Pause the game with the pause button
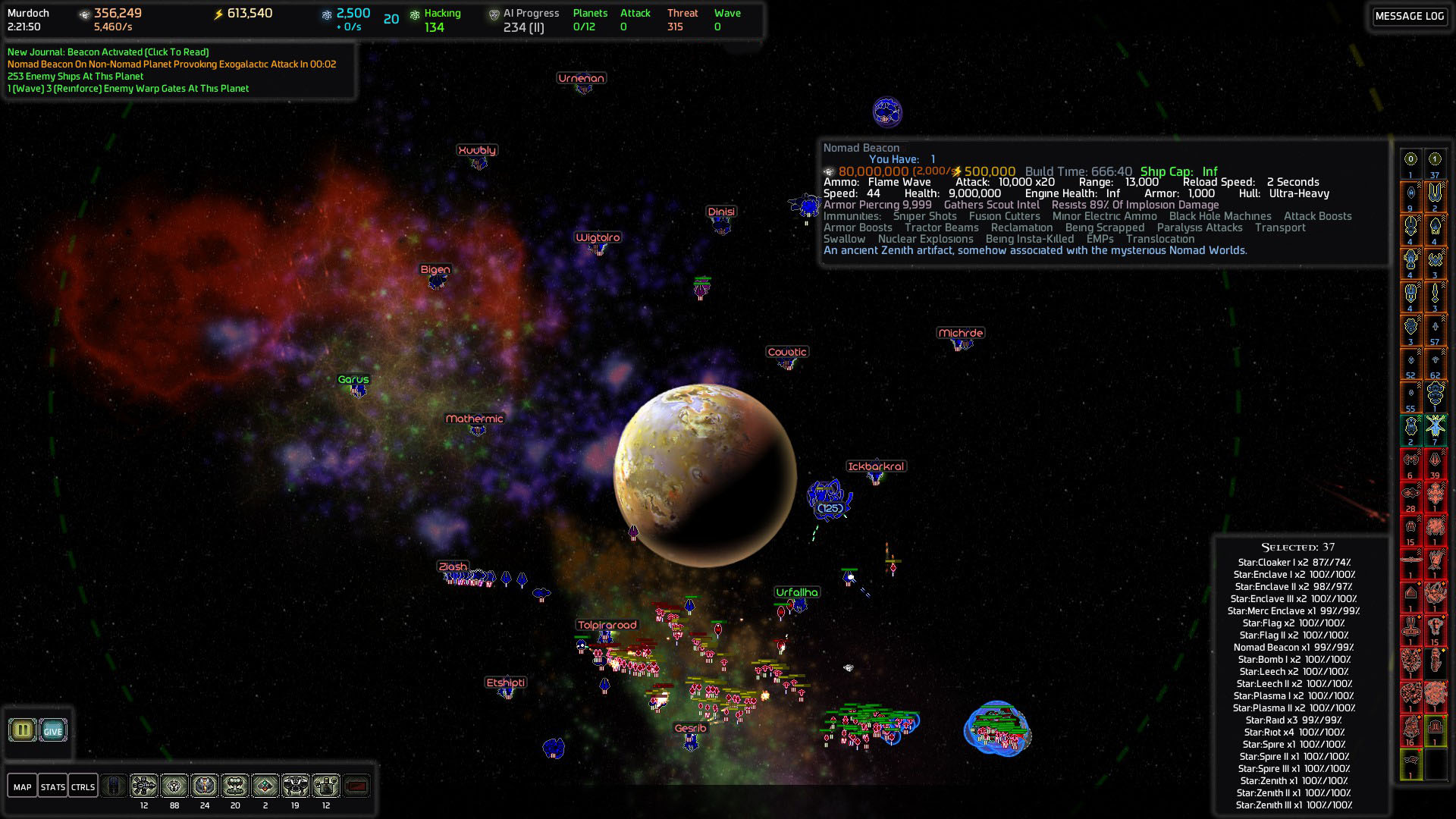 point(22,730)
